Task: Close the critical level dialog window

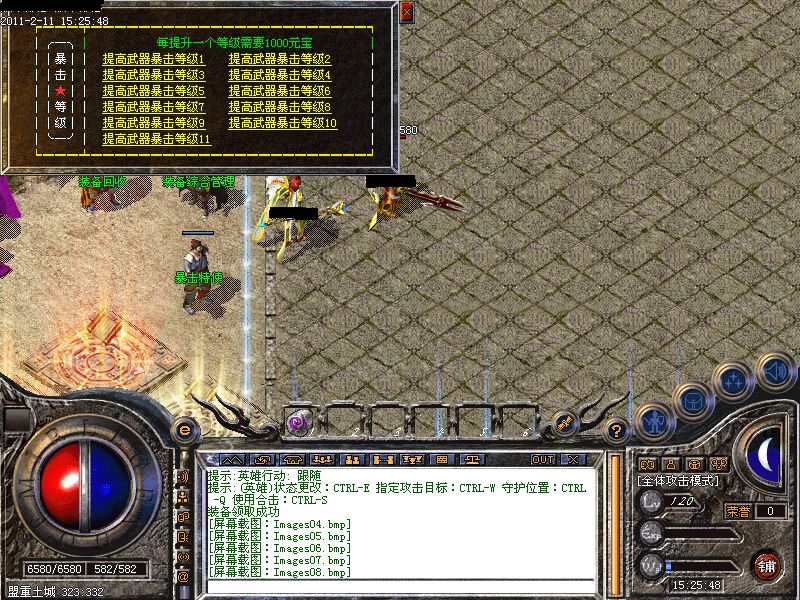Action: point(406,13)
